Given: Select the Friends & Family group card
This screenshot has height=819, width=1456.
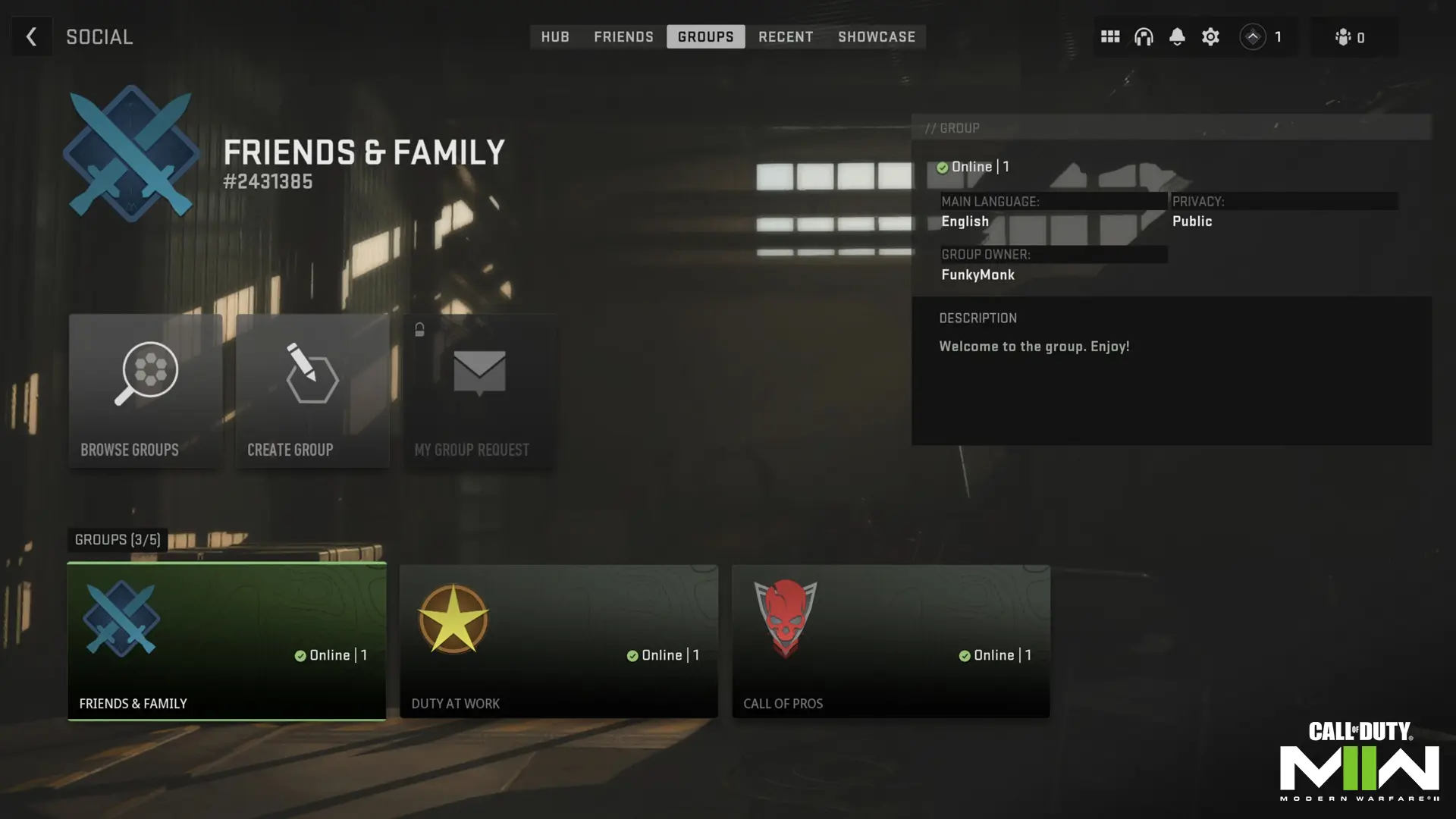Looking at the screenshot, I should click(x=226, y=641).
